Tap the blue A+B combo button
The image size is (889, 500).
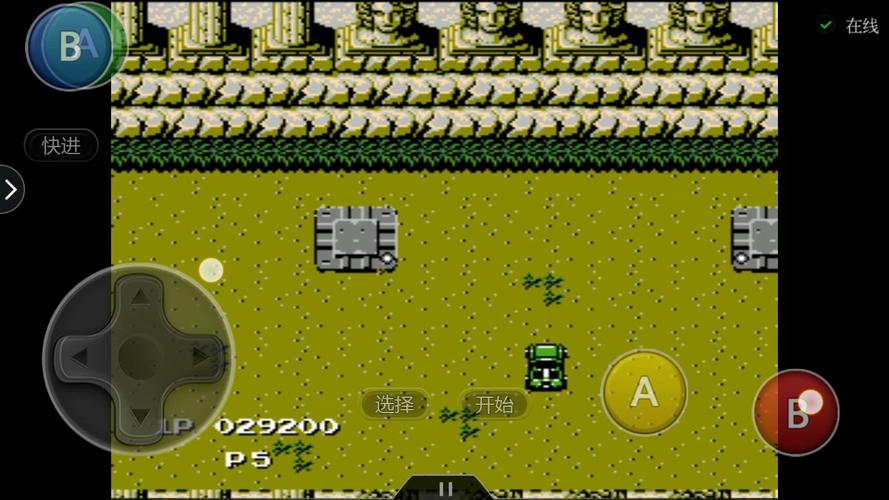[x=72, y=45]
